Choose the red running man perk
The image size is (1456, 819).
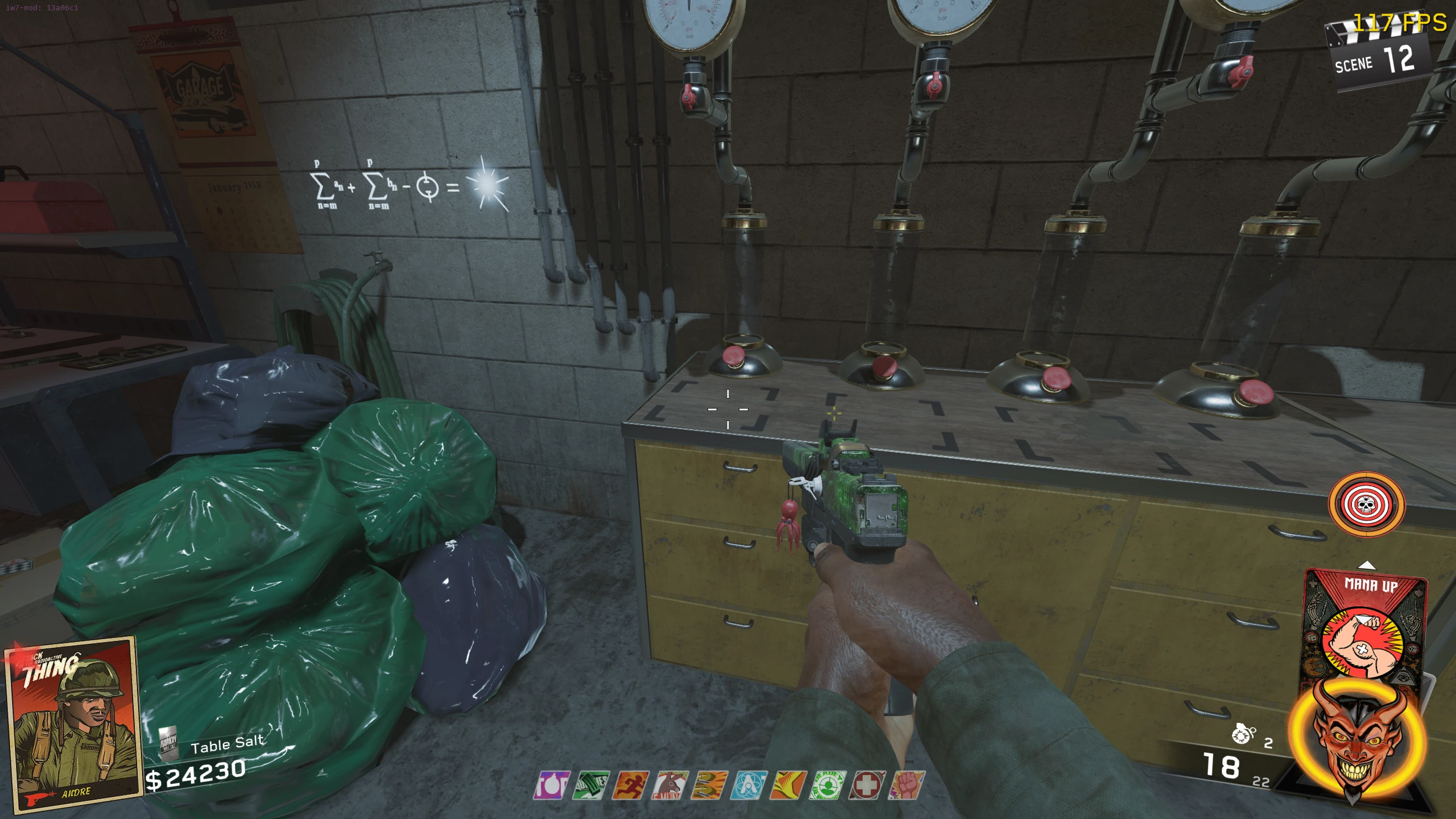tap(630, 785)
